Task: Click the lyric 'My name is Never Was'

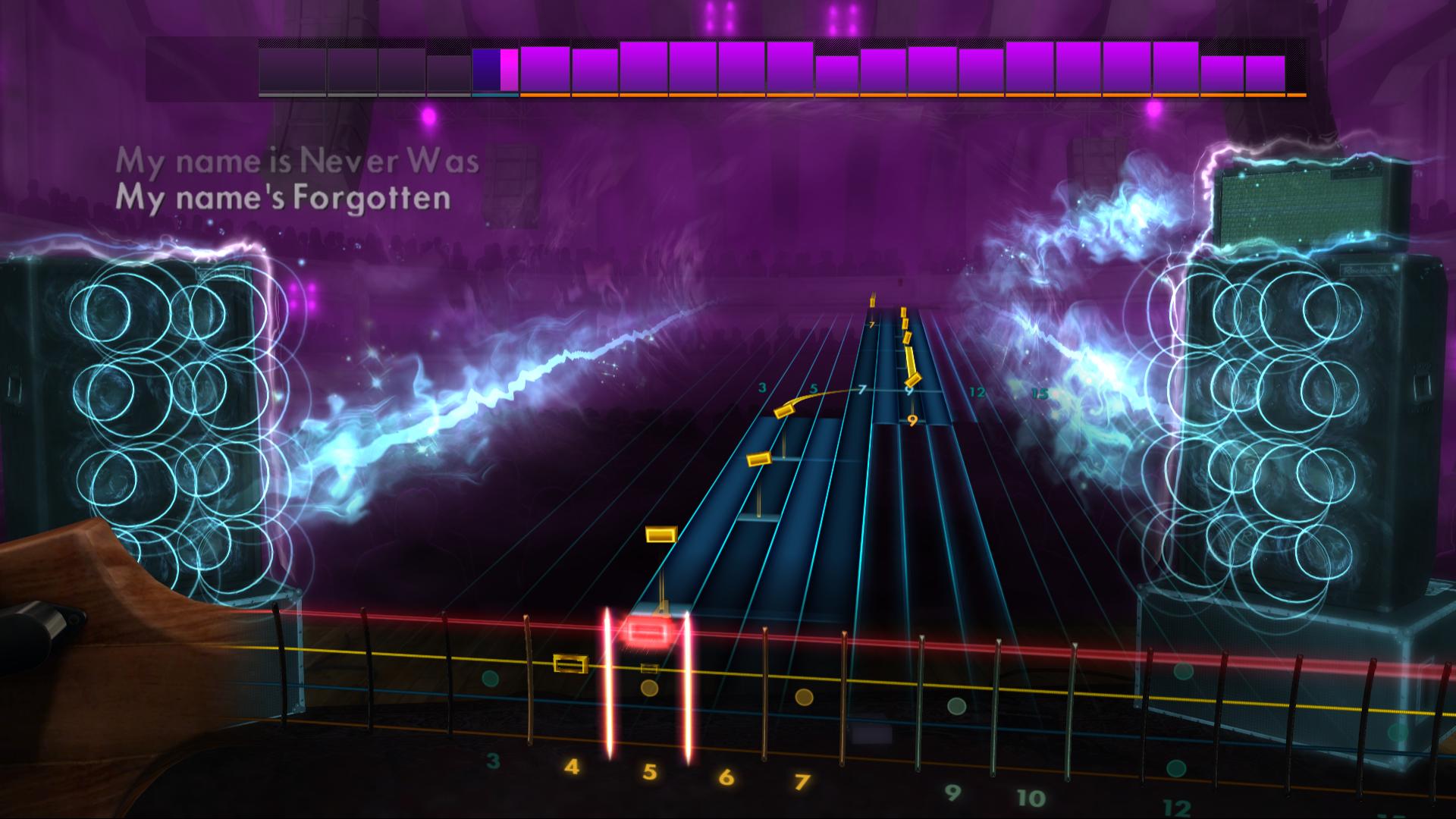Action: tap(298, 159)
